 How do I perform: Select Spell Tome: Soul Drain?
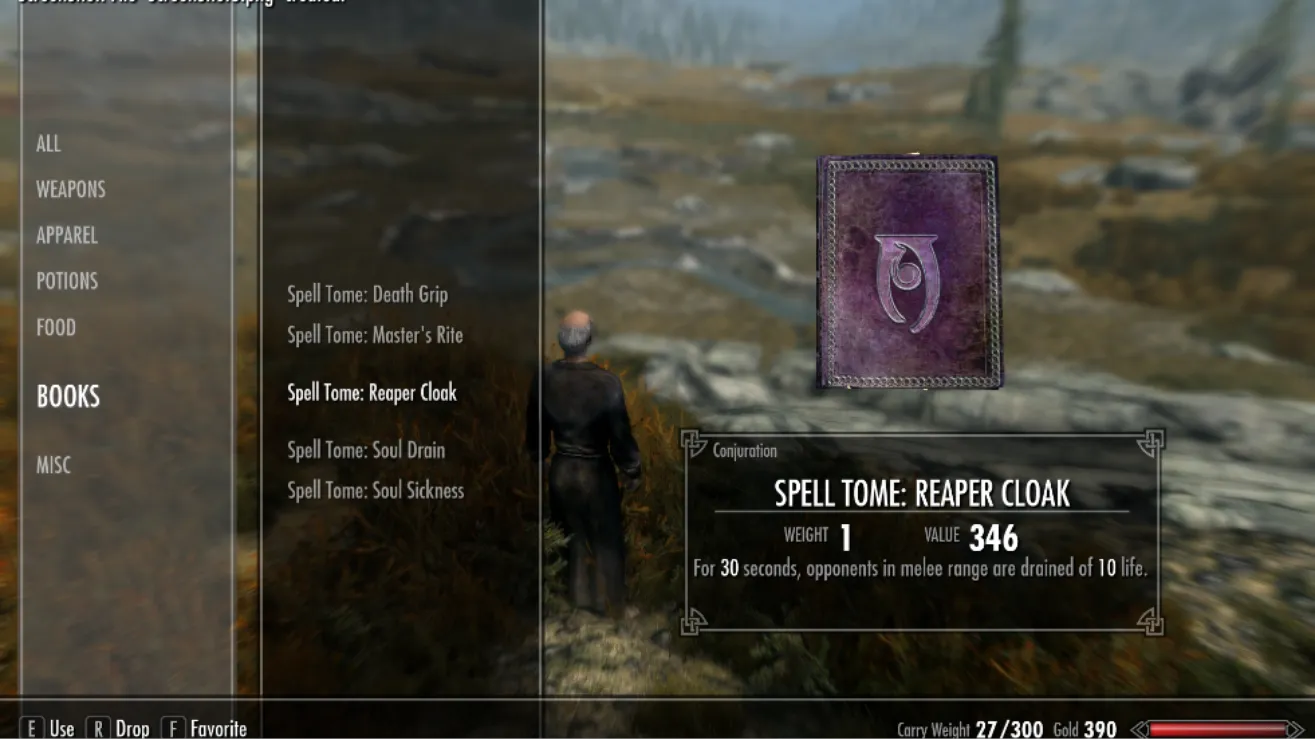(x=366, y=450)
